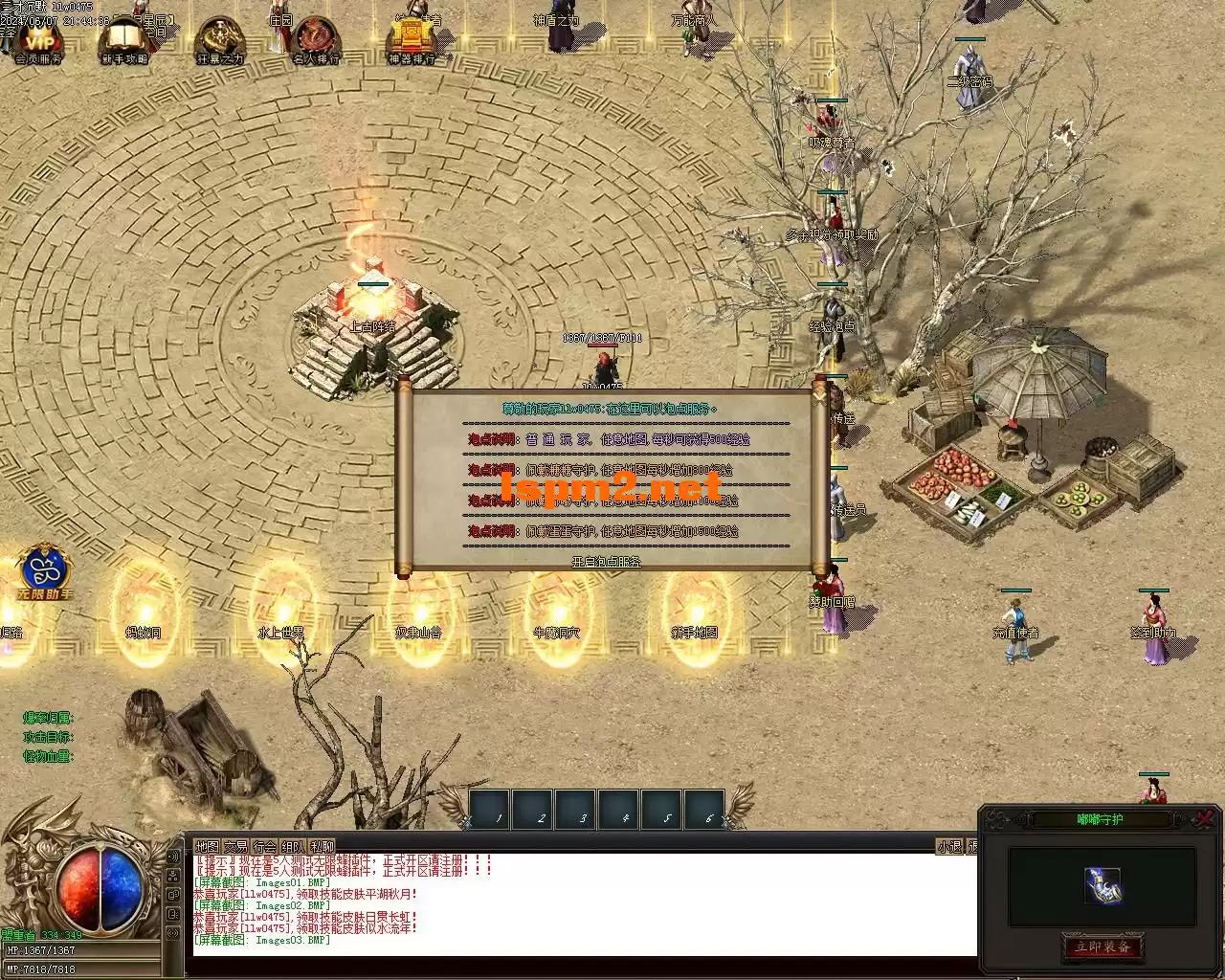Open the 新手攻略 beginner guide book
This screenshot has height=980, width=1225.
[124, 42]
